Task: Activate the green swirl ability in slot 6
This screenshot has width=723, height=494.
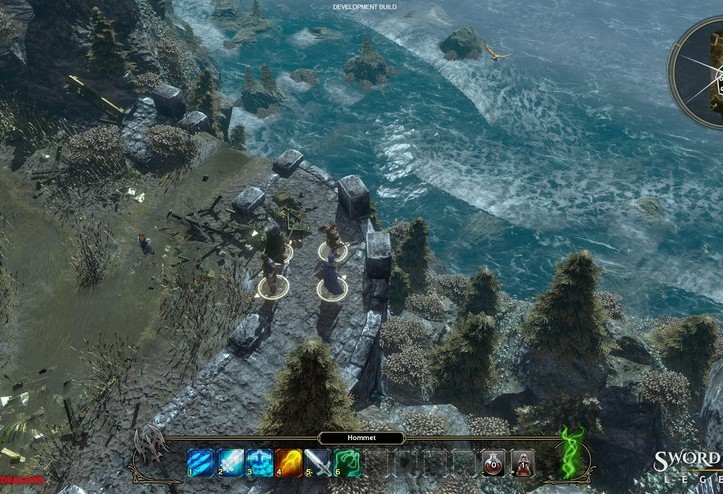Action: 349,462
